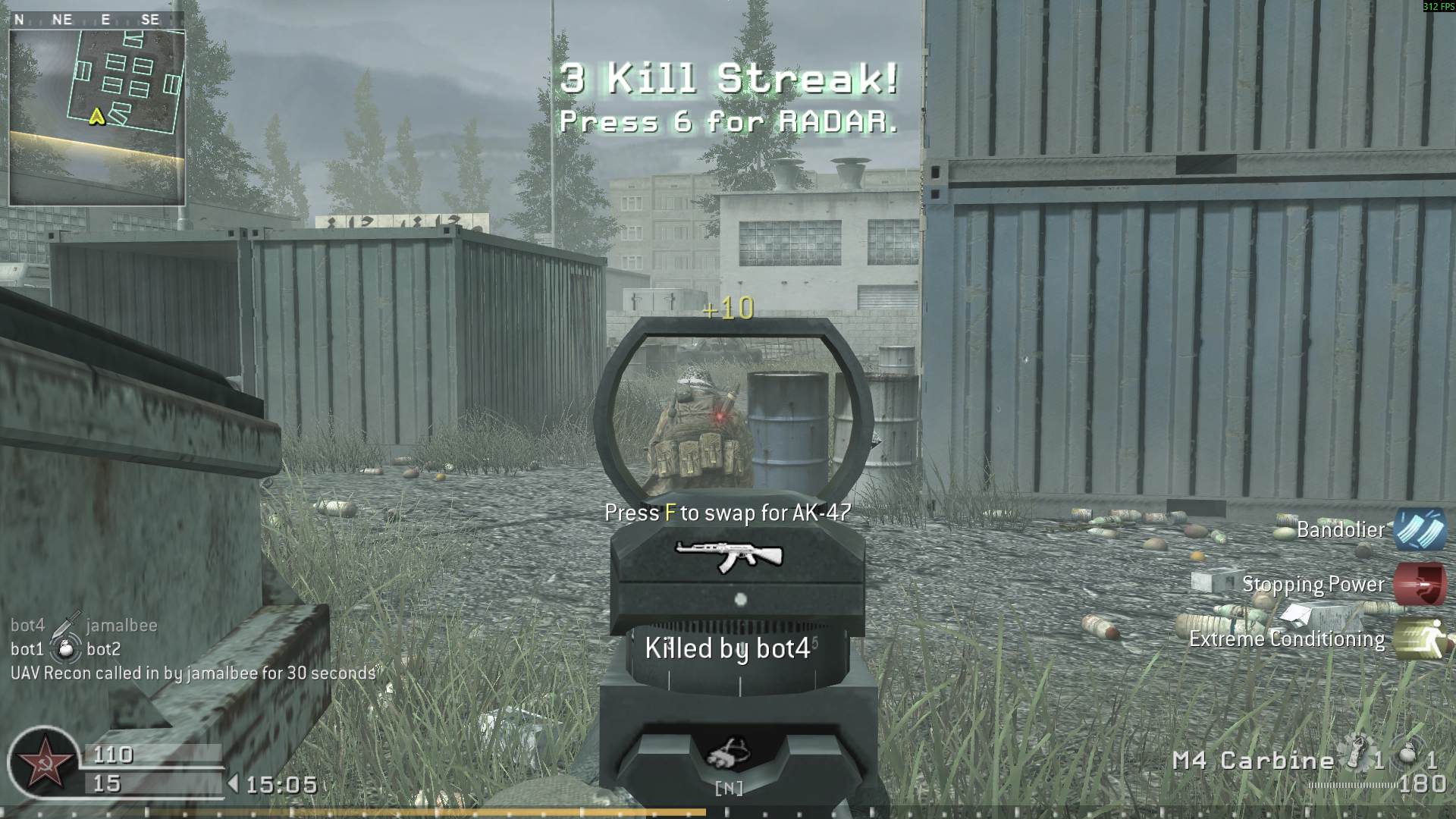Enable RADAR via kill streak prompt

coord(726,121)
